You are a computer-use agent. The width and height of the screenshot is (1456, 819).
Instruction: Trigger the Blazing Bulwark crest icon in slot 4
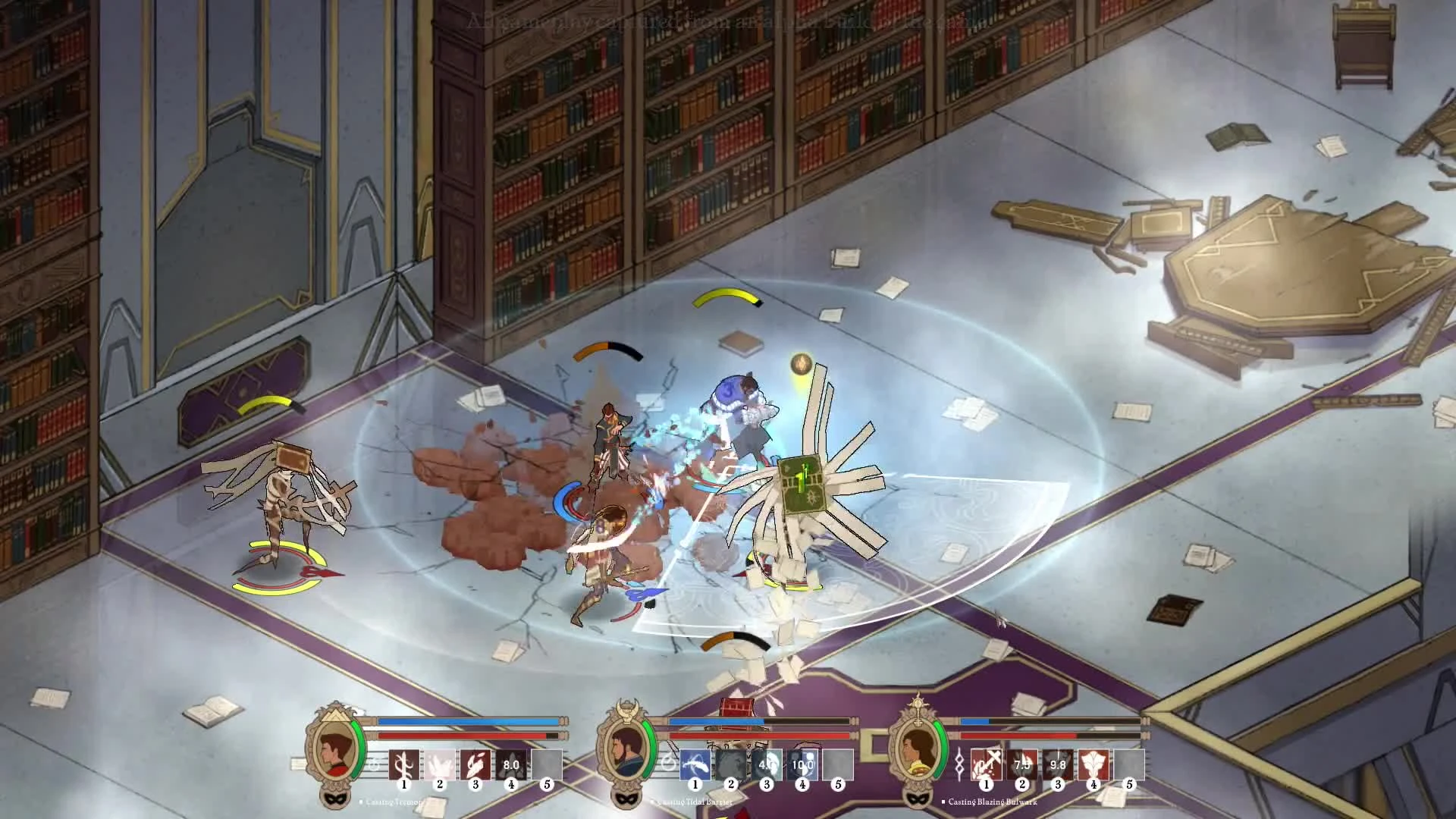click(1094, 766)
